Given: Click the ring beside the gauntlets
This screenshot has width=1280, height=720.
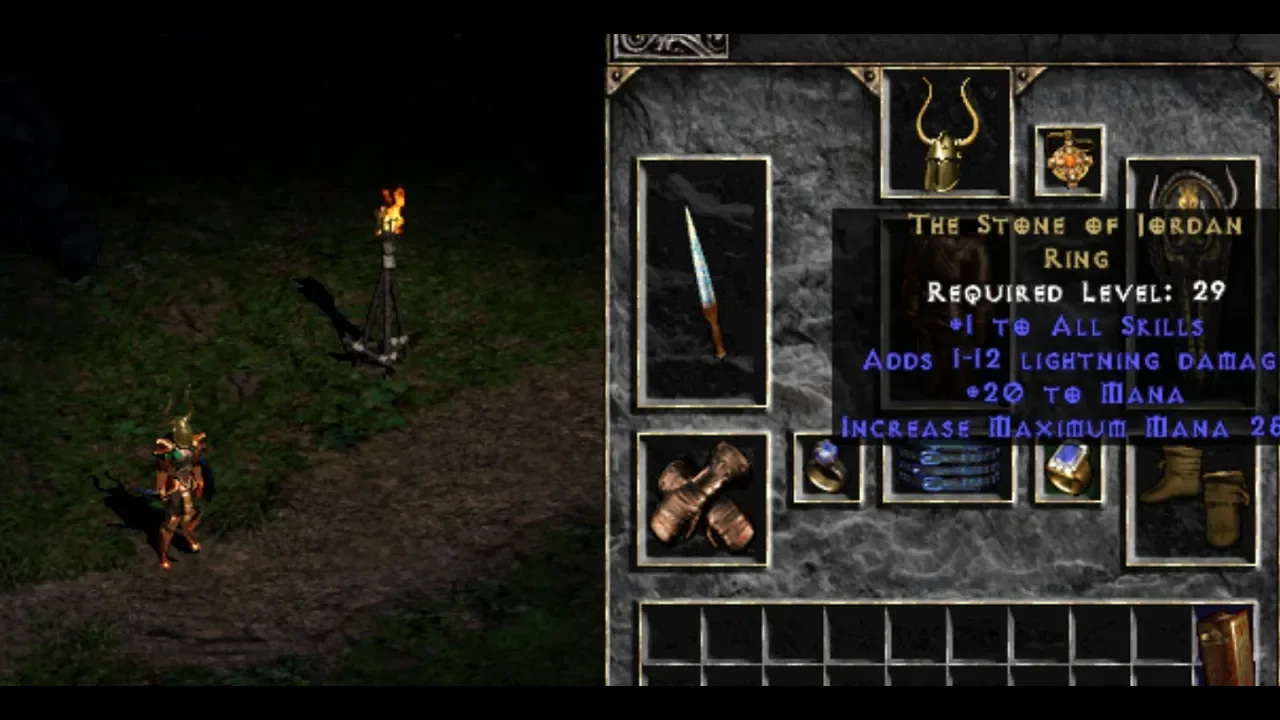Looking at the screenshot, I should point(827,467).
